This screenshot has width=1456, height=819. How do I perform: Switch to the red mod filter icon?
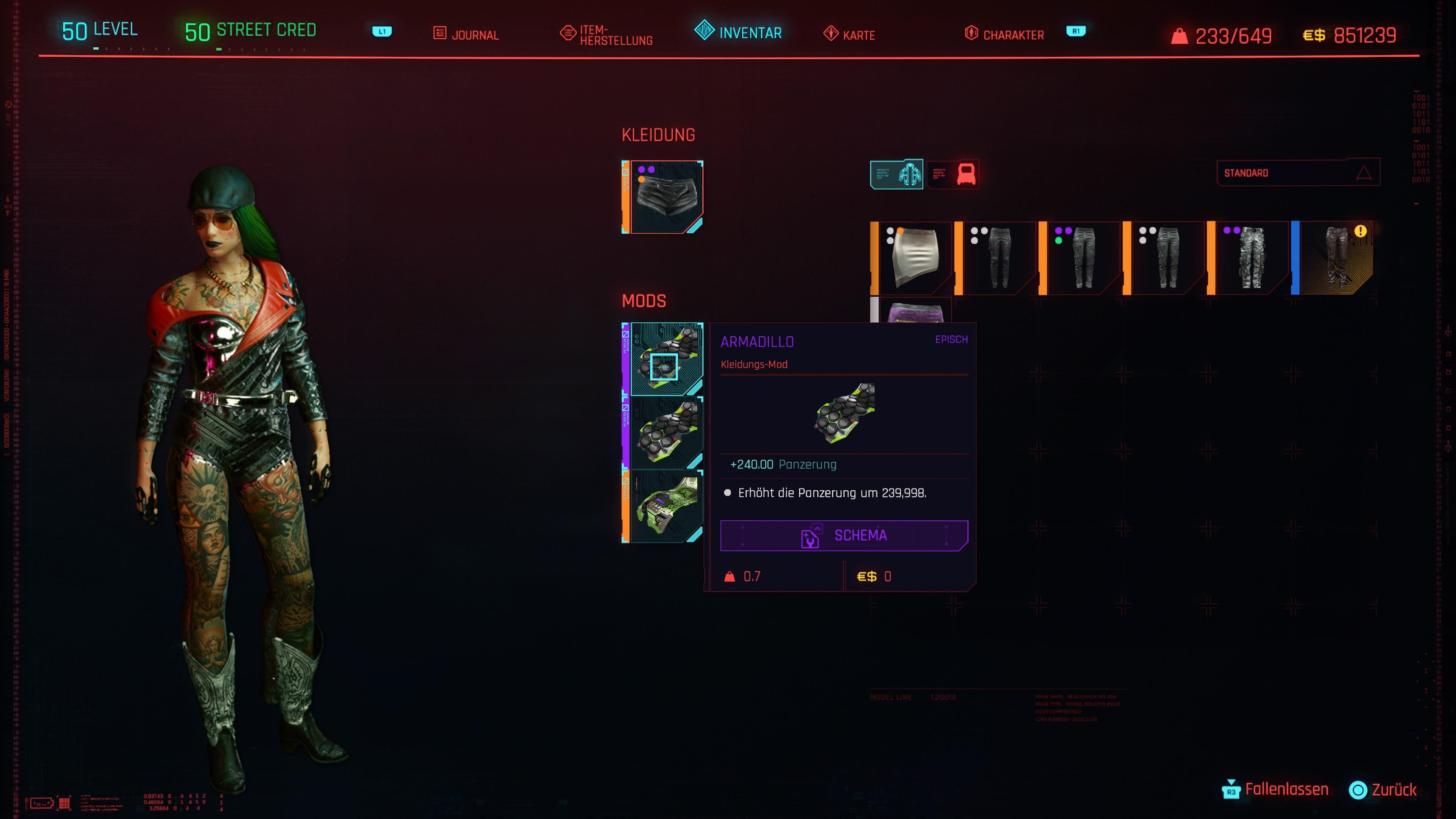tap(954, 174)
